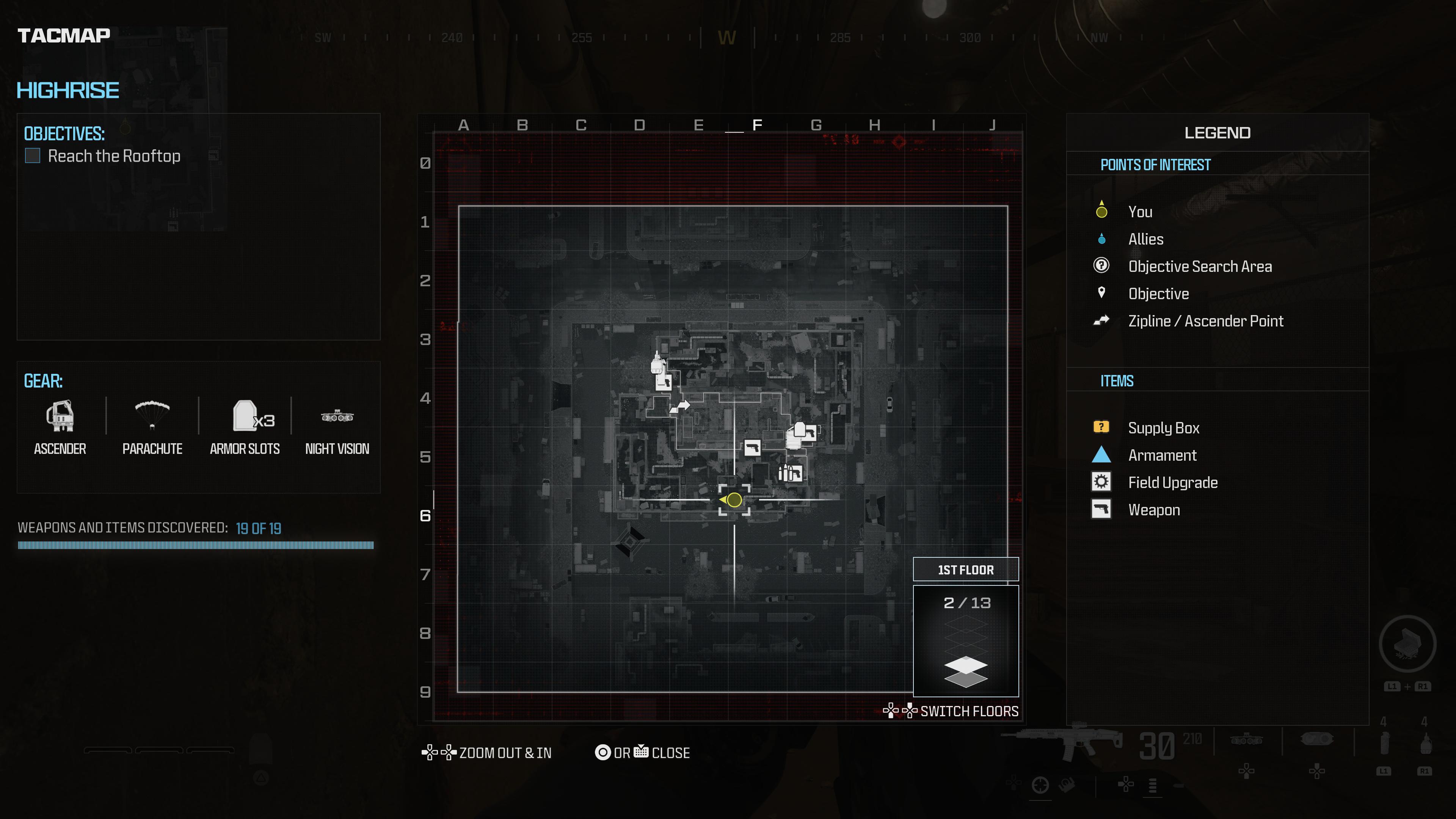Click the Weapons and Items Discovered progress bar
This screenshot has width=1456, height=819.
(x=196, y=546)
